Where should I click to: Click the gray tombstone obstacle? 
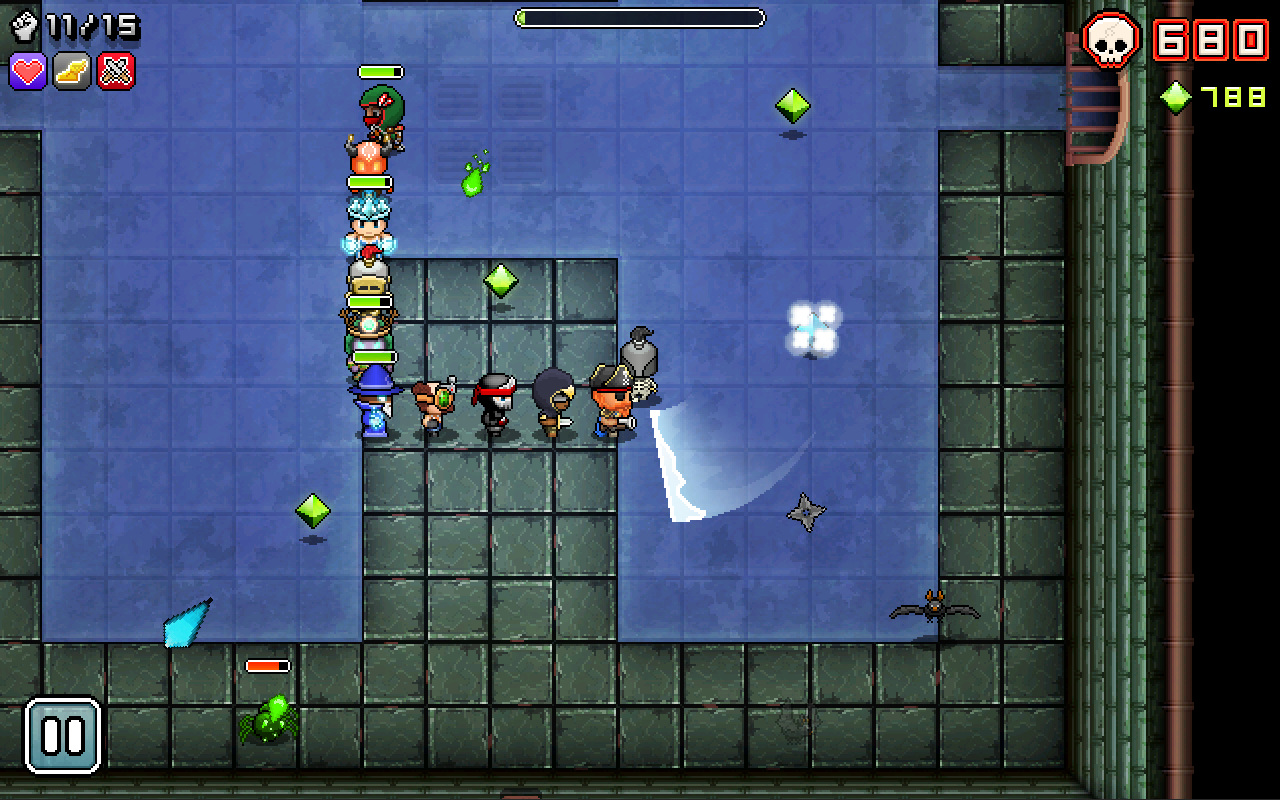pos(641,350)
